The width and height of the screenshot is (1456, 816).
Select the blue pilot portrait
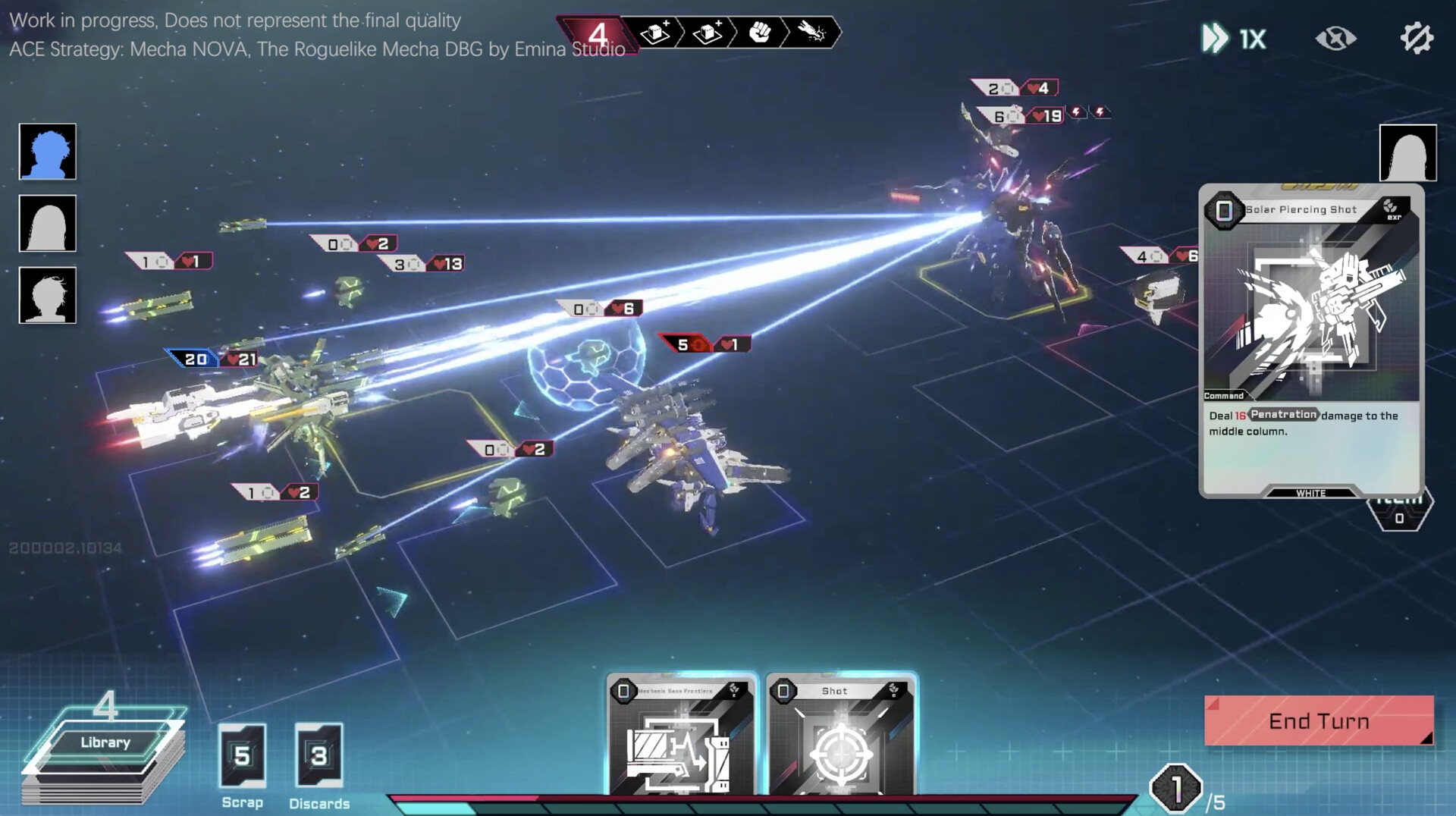tap(47, 152)
